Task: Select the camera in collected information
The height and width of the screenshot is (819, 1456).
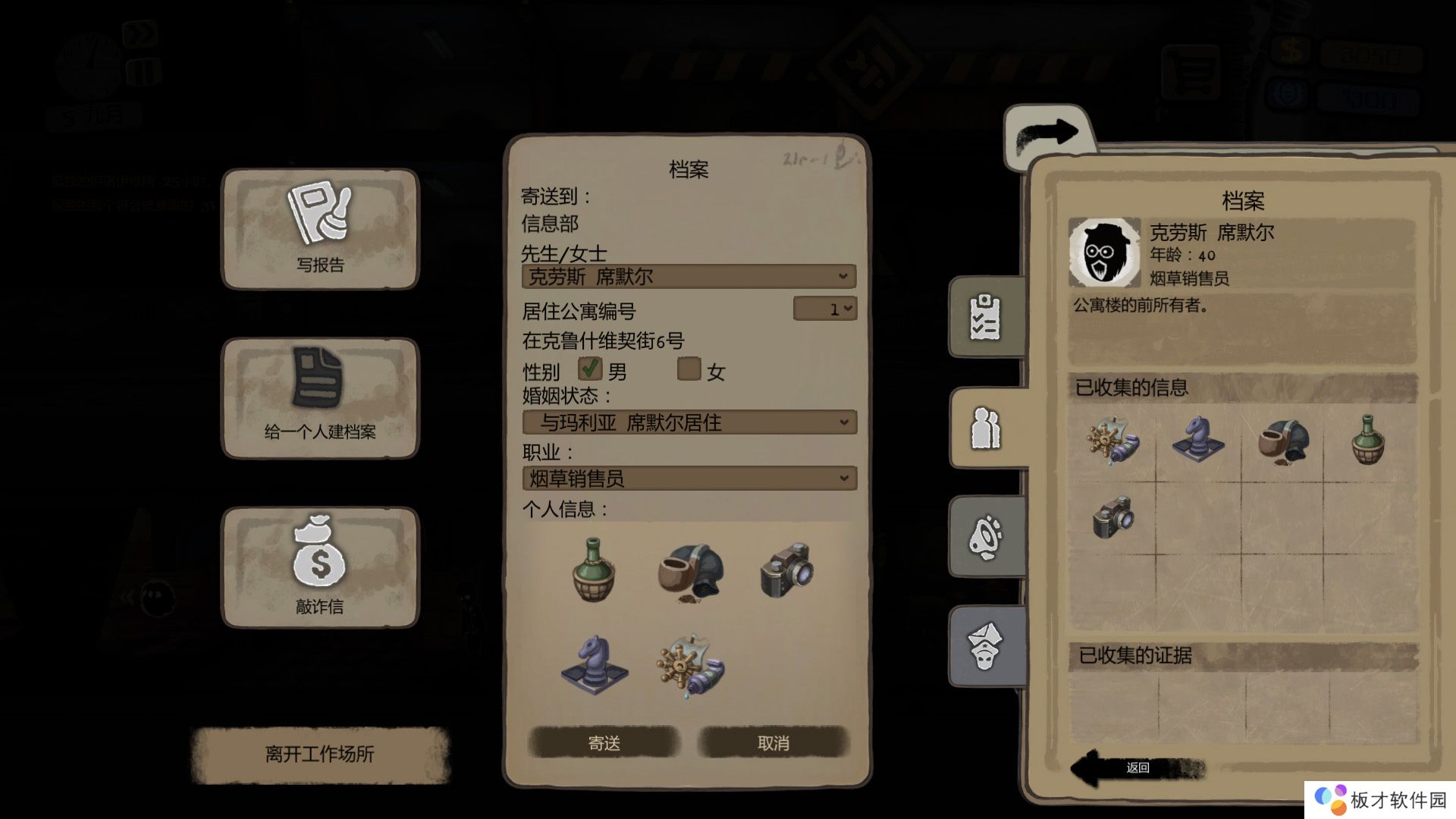Action: point(1112,517)
